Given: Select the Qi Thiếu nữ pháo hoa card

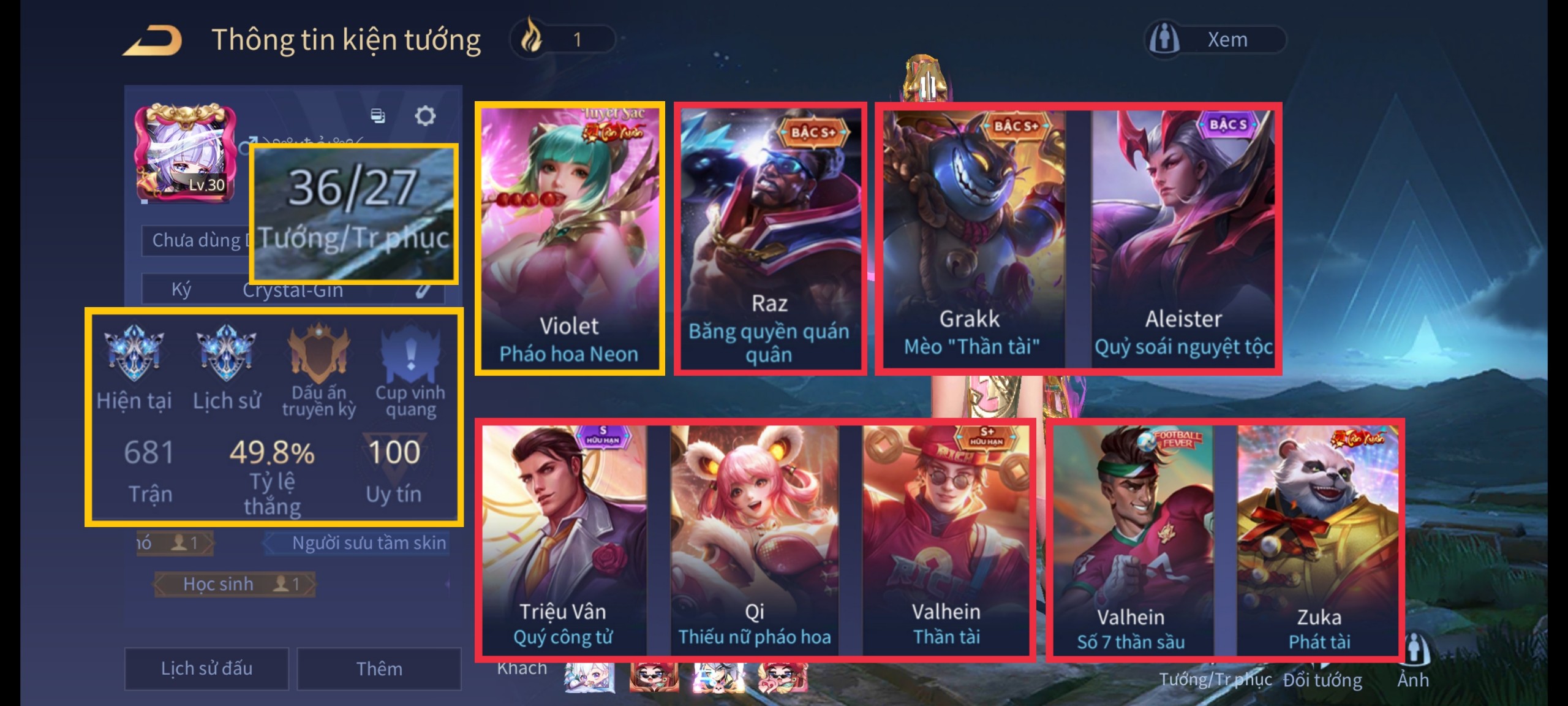Looking at the screenshot, I should point(754,539).
